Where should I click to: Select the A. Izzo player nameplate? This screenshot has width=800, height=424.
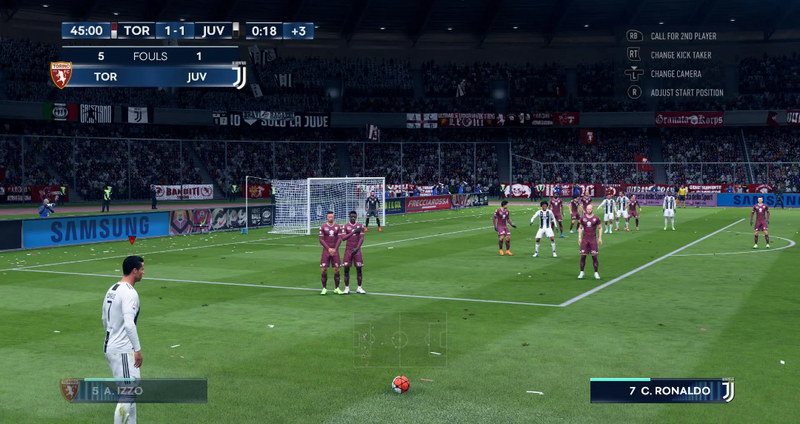pyautogui.click(x=134, y=391)
